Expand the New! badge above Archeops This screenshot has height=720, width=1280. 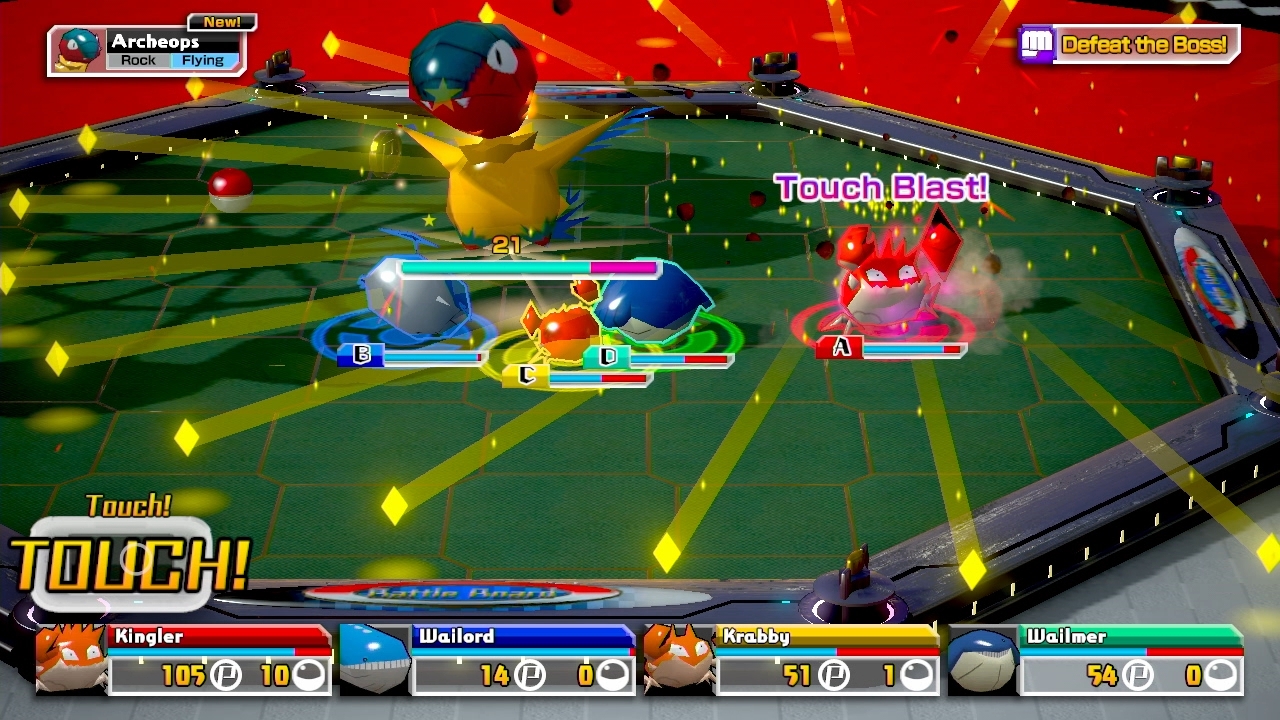(x=222, y=20)
